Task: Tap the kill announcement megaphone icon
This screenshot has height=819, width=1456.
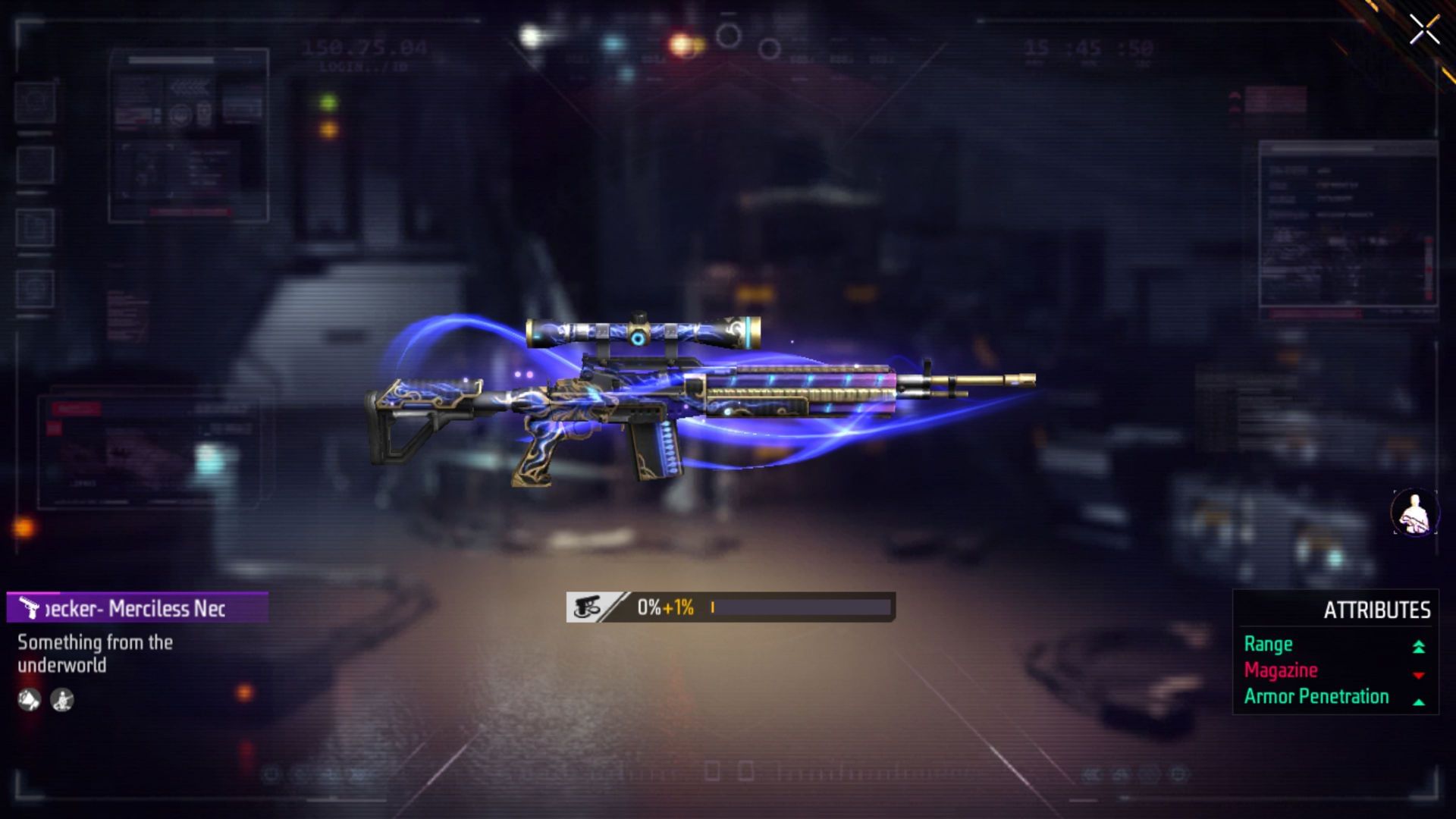Action: (29, 700)
